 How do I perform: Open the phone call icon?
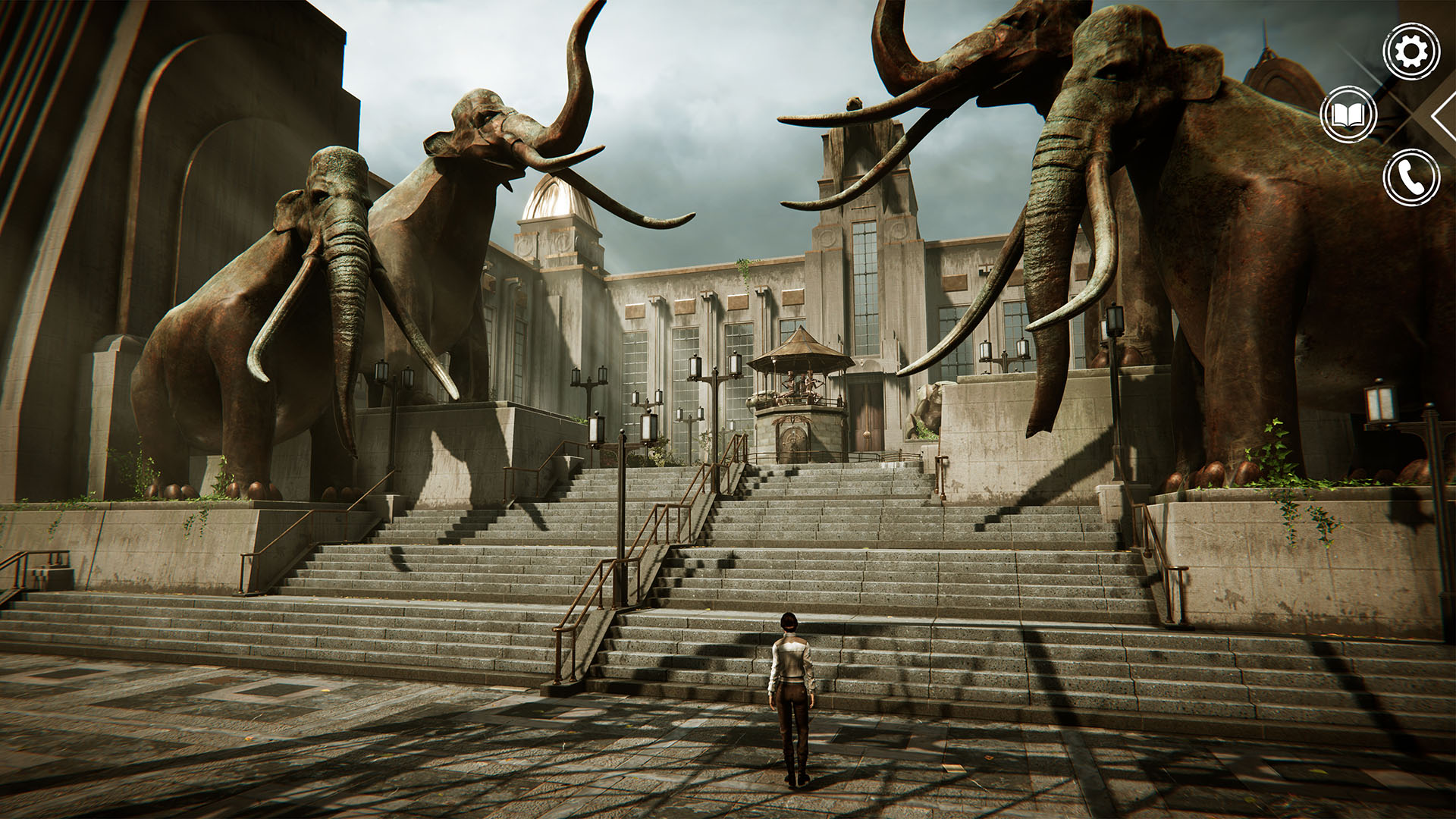click(1410, 177)
